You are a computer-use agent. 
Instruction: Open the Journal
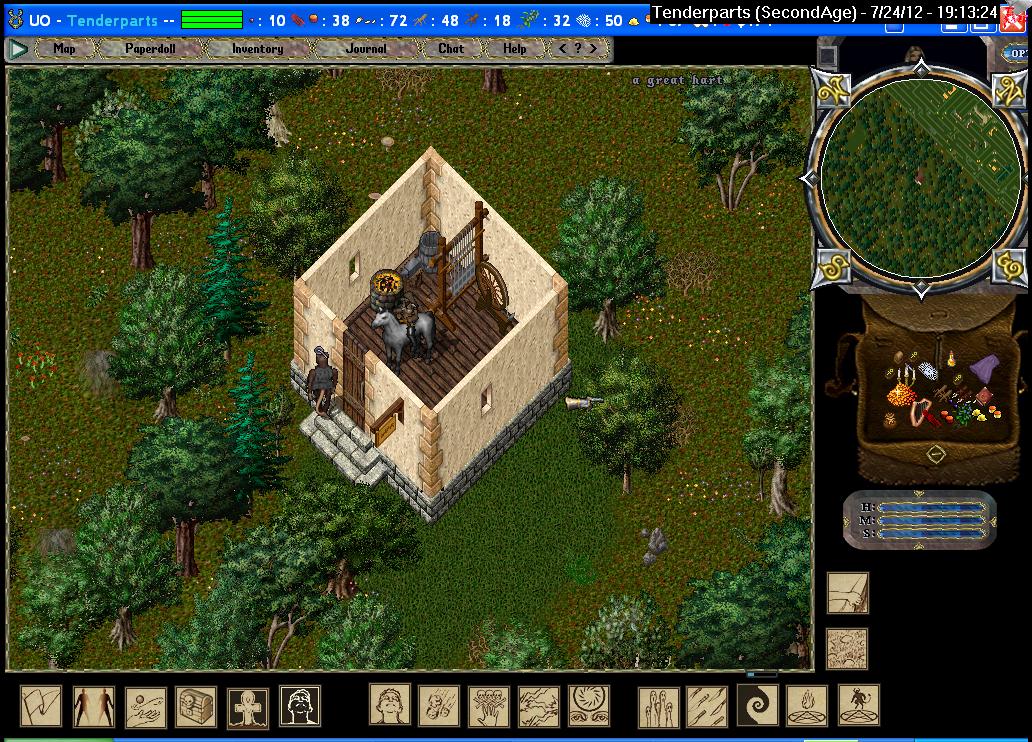click(366, 48)
